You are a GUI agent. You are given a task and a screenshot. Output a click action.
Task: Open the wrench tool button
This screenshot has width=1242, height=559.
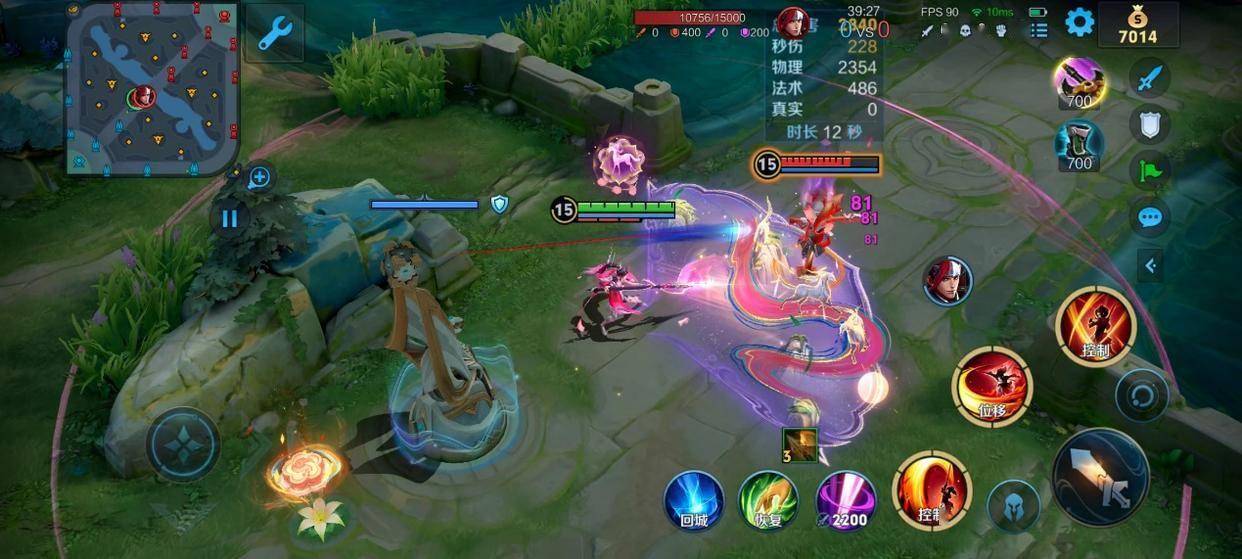(273, 33)
